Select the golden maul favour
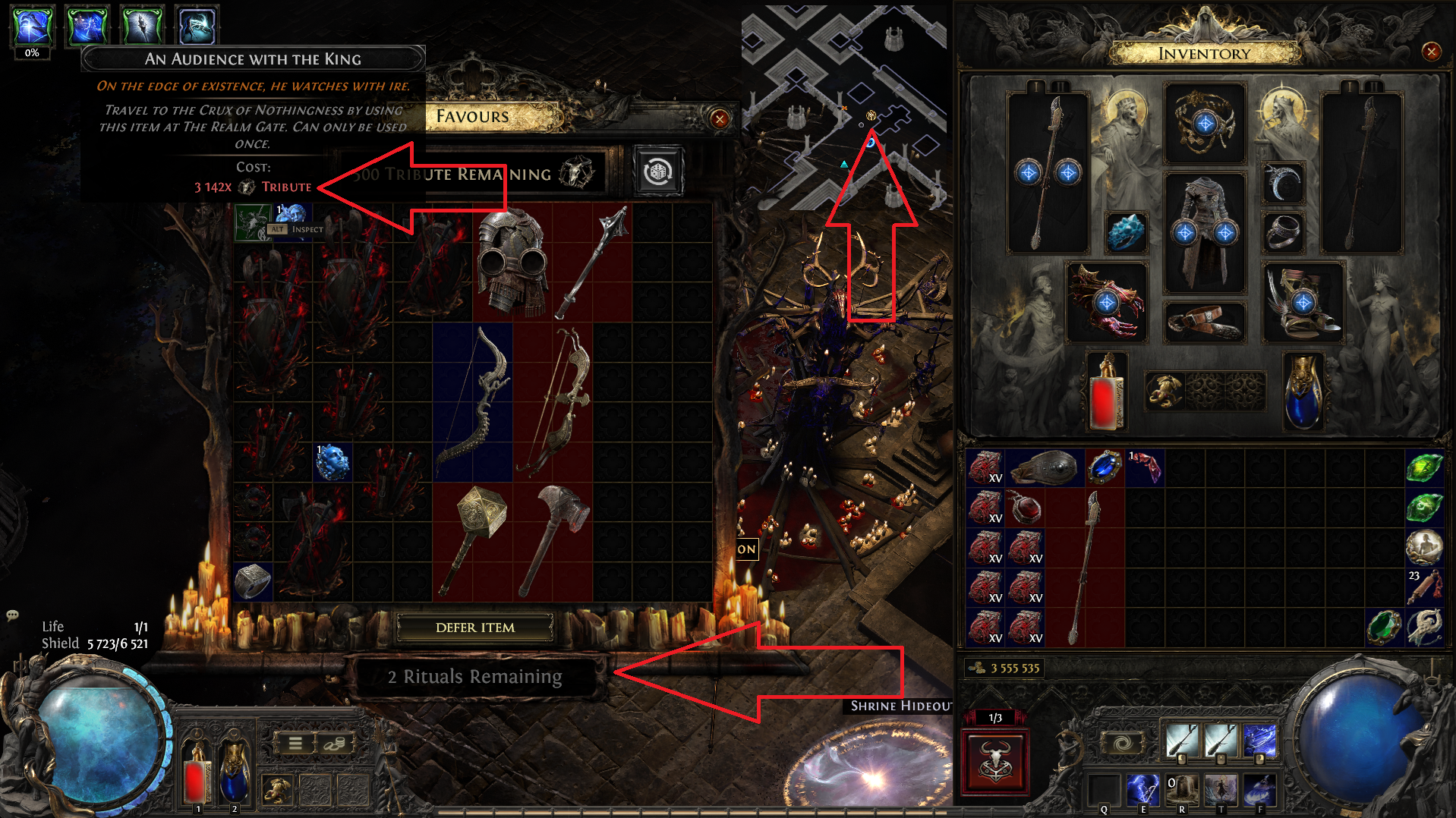The height and width of the screenshot is (818, 1456). point(472,540)
